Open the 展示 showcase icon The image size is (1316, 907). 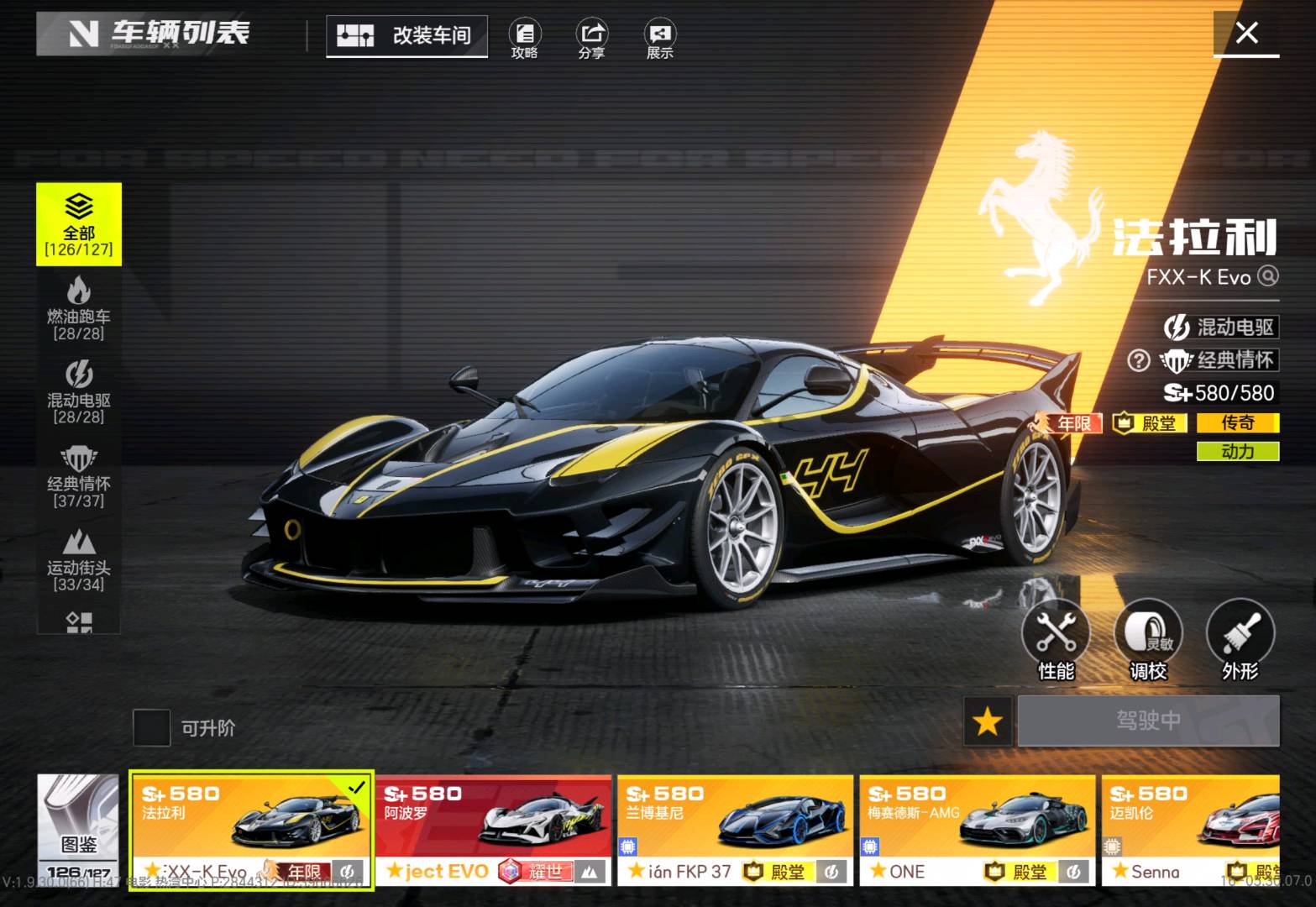tap(659, 39)
